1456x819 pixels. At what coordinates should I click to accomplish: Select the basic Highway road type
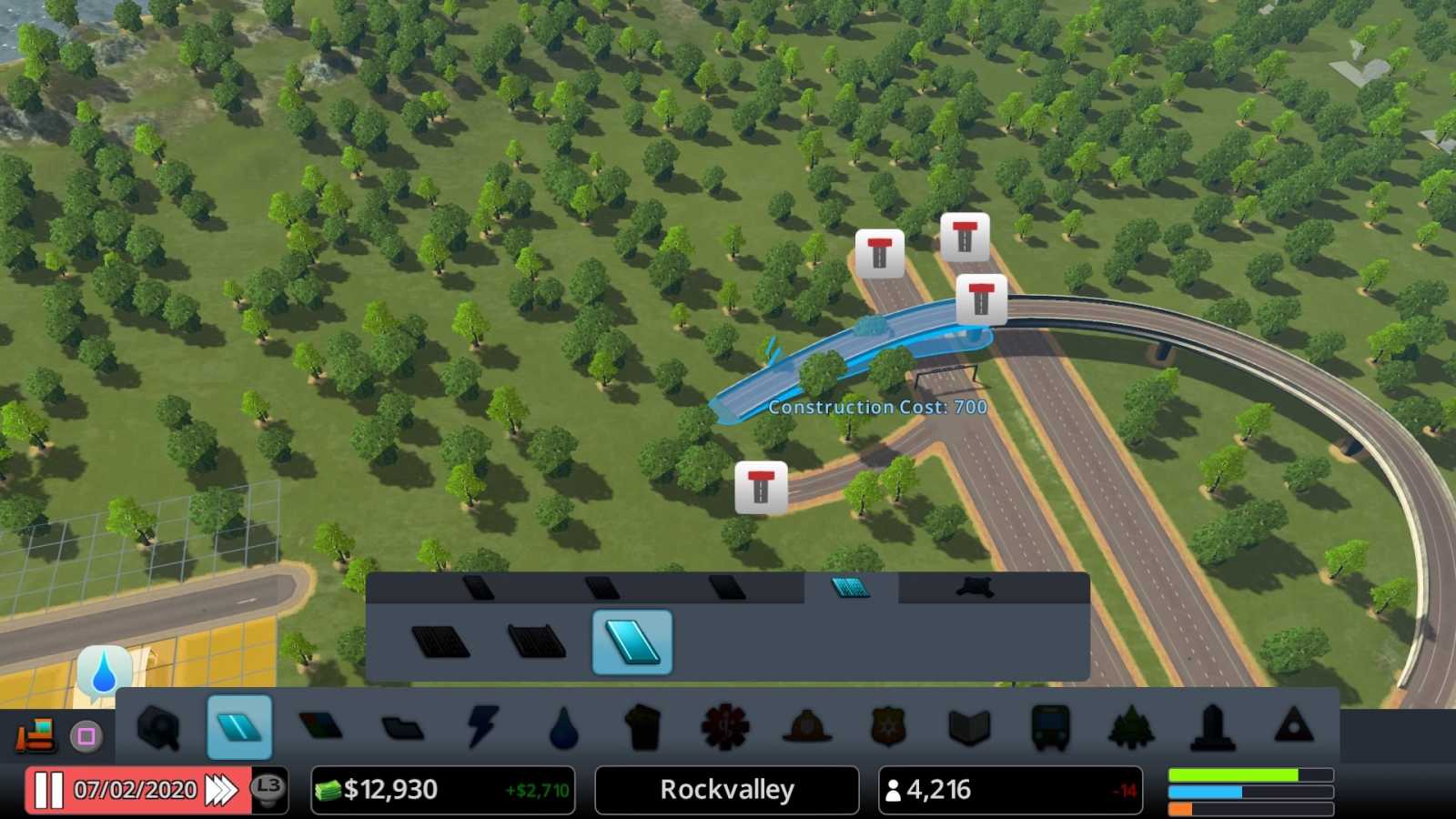(x=441, y=642)
